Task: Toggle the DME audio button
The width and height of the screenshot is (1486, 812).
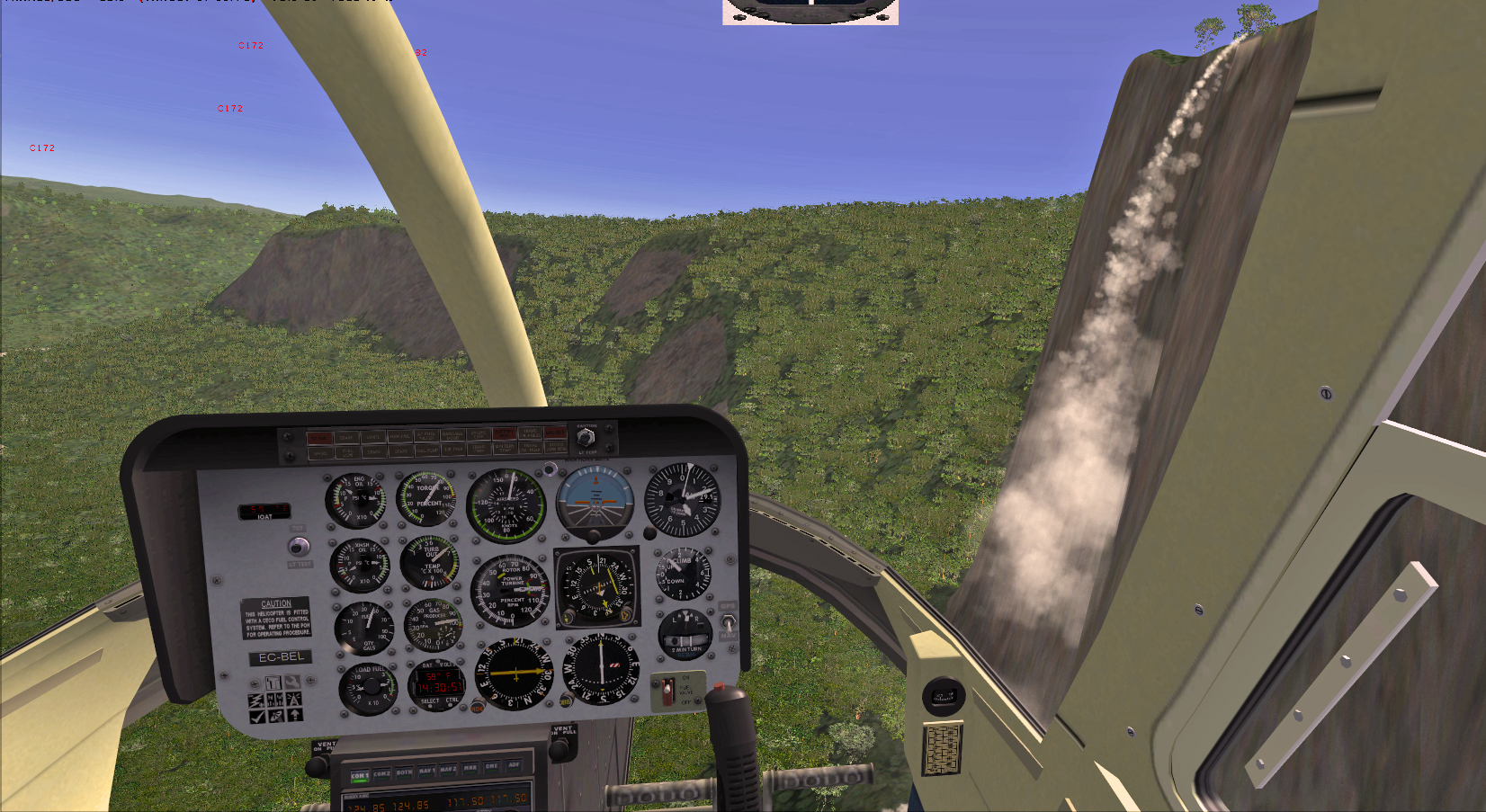Action: click(492, 768)
